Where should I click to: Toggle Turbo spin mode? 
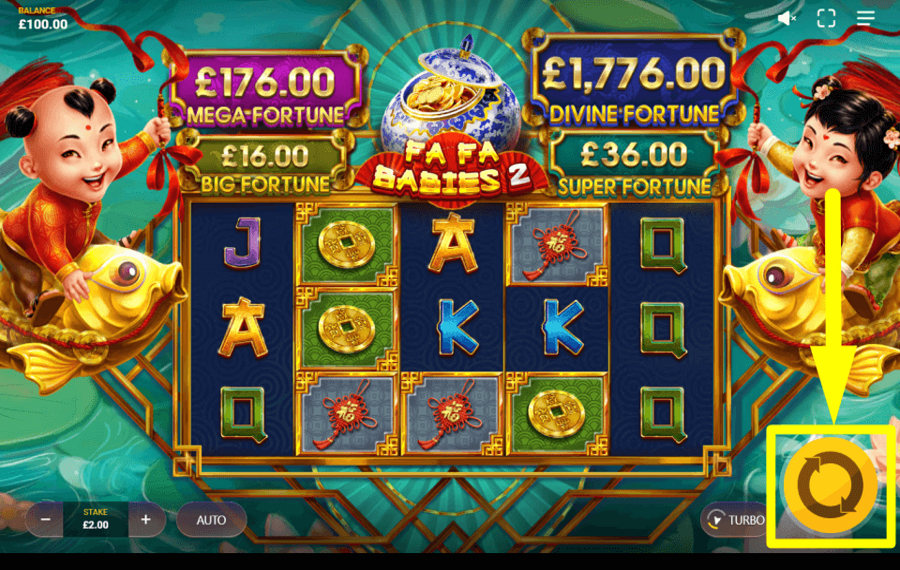pos(735,520)
